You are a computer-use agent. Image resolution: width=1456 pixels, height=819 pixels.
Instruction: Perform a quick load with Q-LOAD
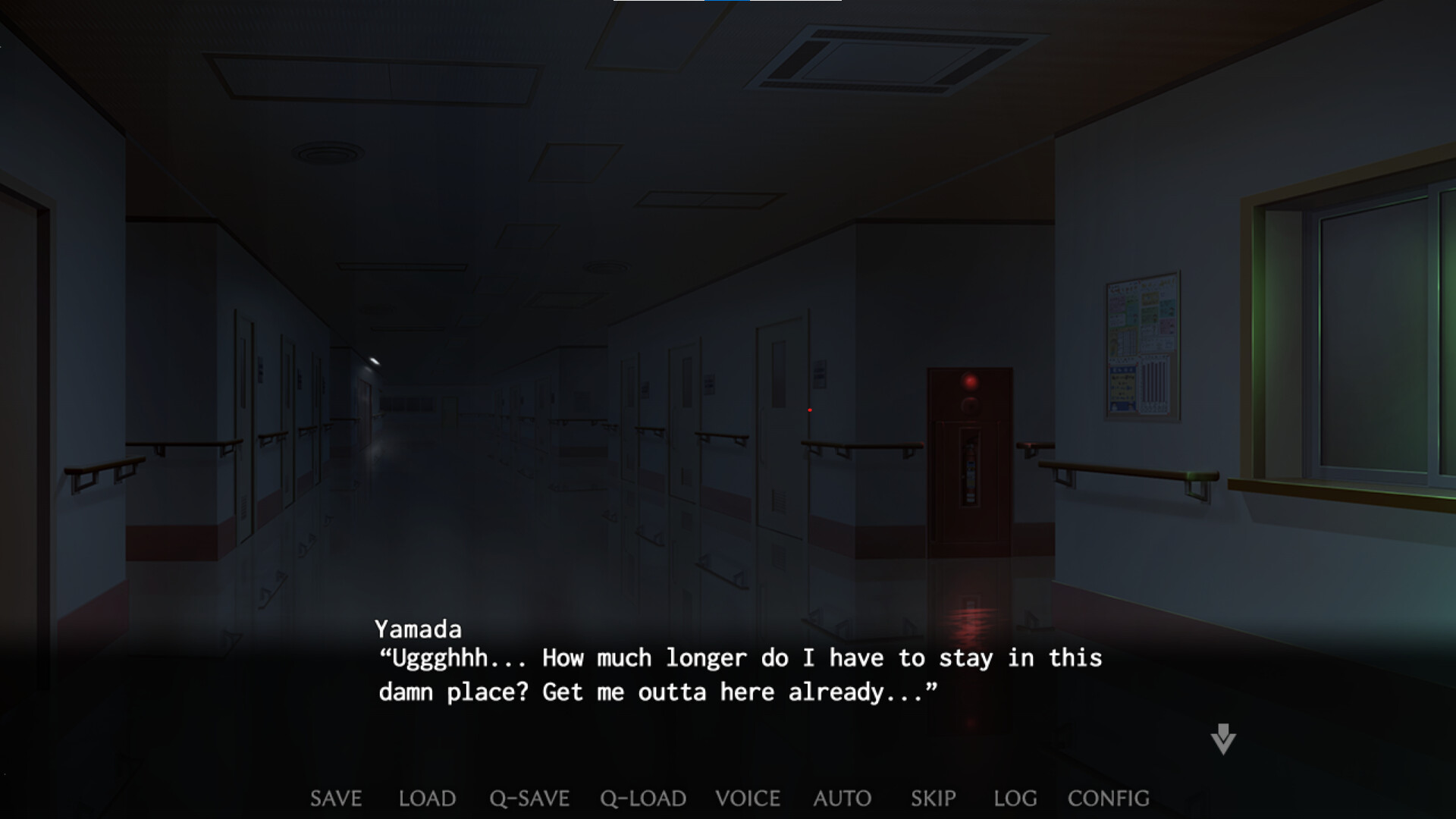point(642,799)
